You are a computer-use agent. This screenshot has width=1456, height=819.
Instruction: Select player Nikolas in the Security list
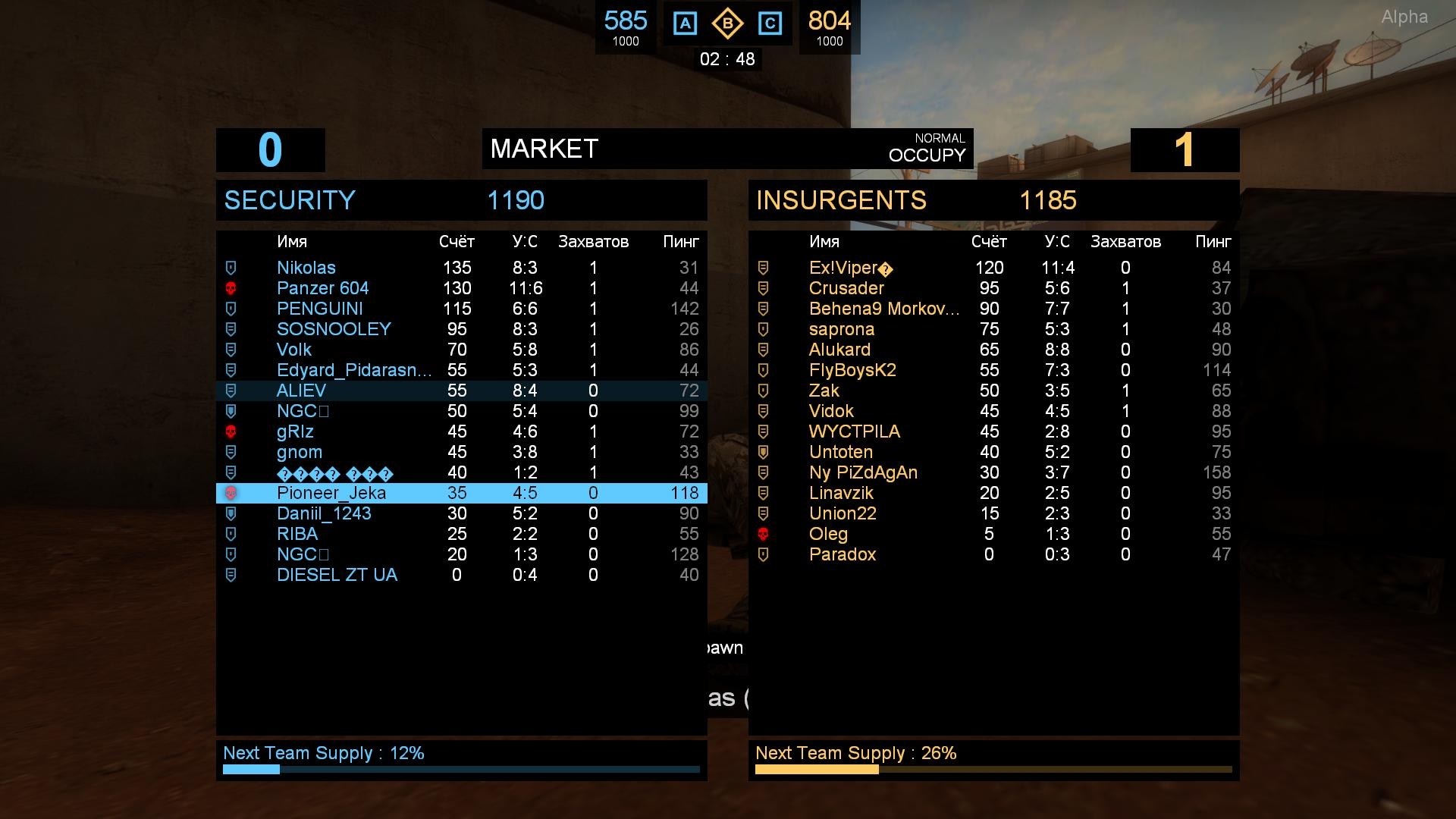306,268
